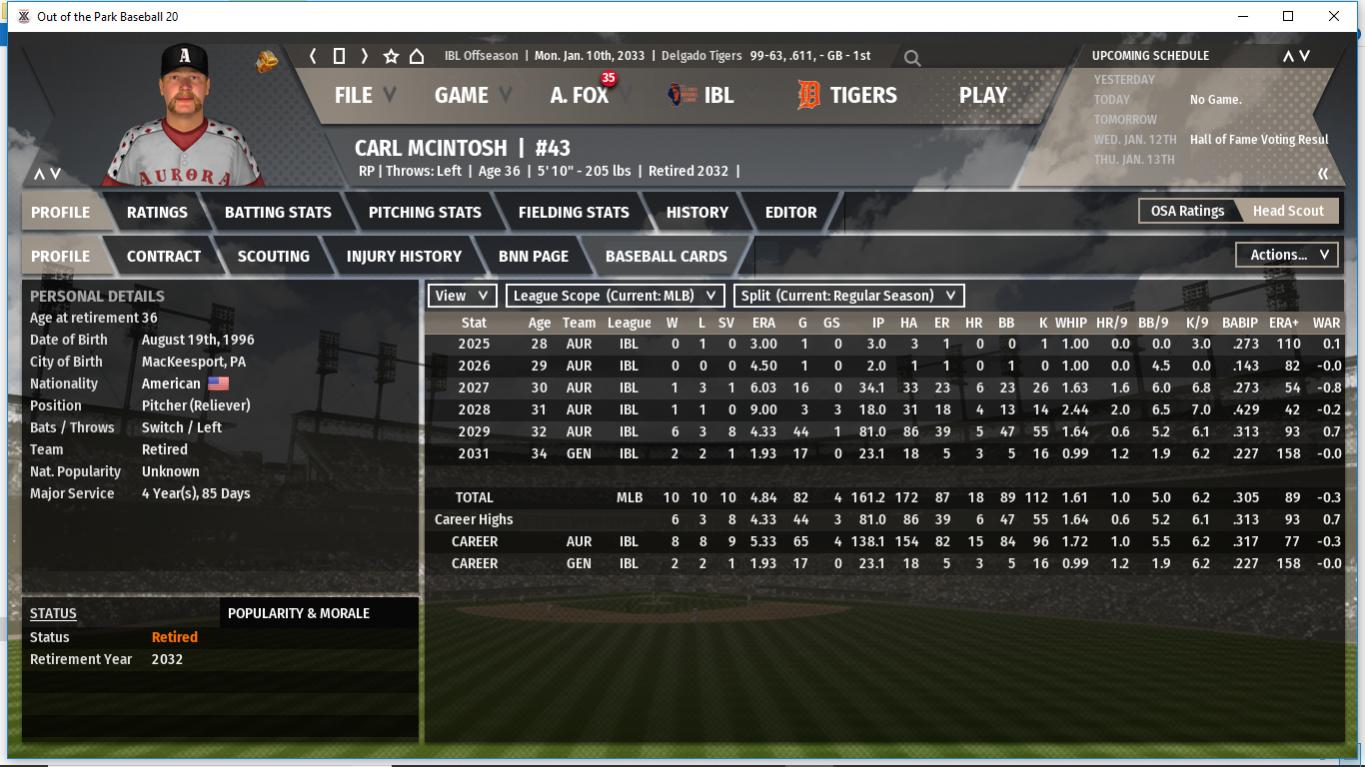This screenshot has width=1365, height=767.
Task: Open the Split Regular Season dropdown
Action: pos(849,296)
